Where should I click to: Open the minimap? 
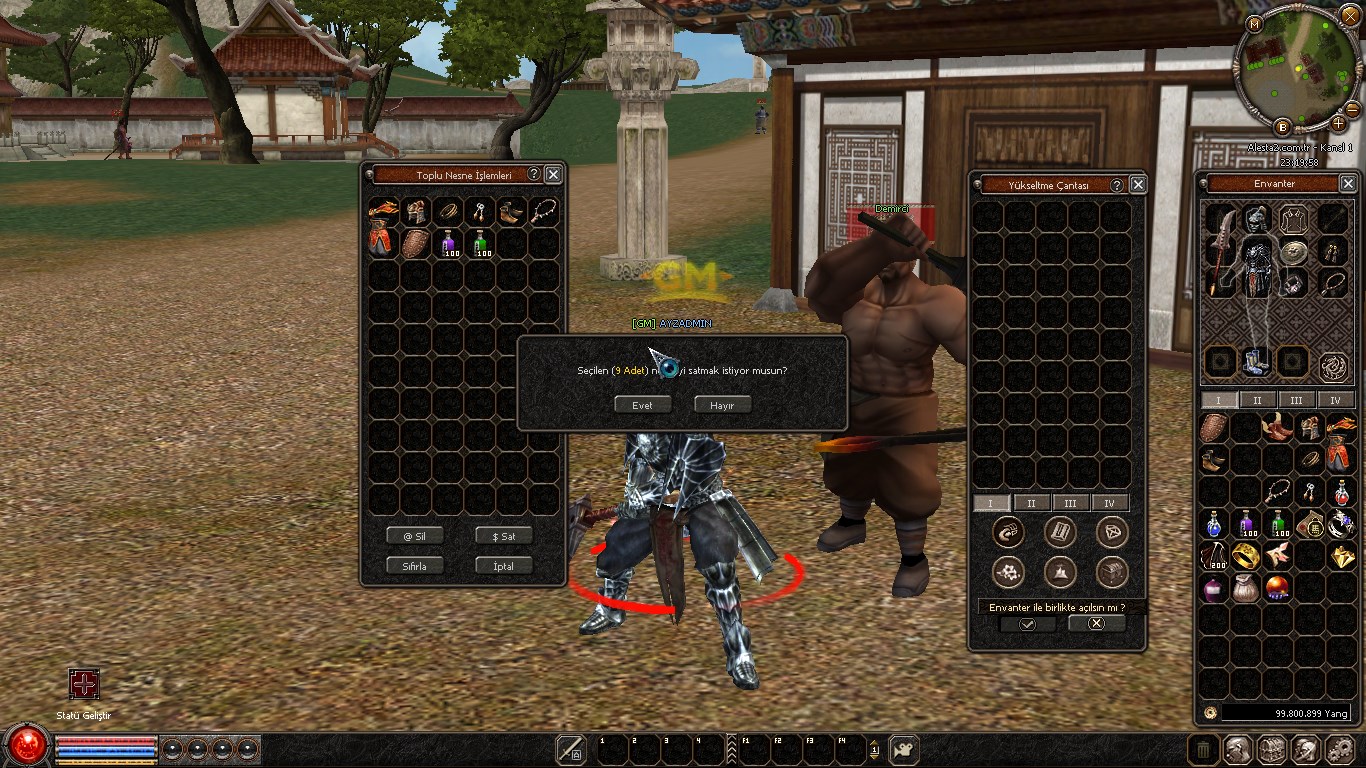click(x=1297, y=70)
